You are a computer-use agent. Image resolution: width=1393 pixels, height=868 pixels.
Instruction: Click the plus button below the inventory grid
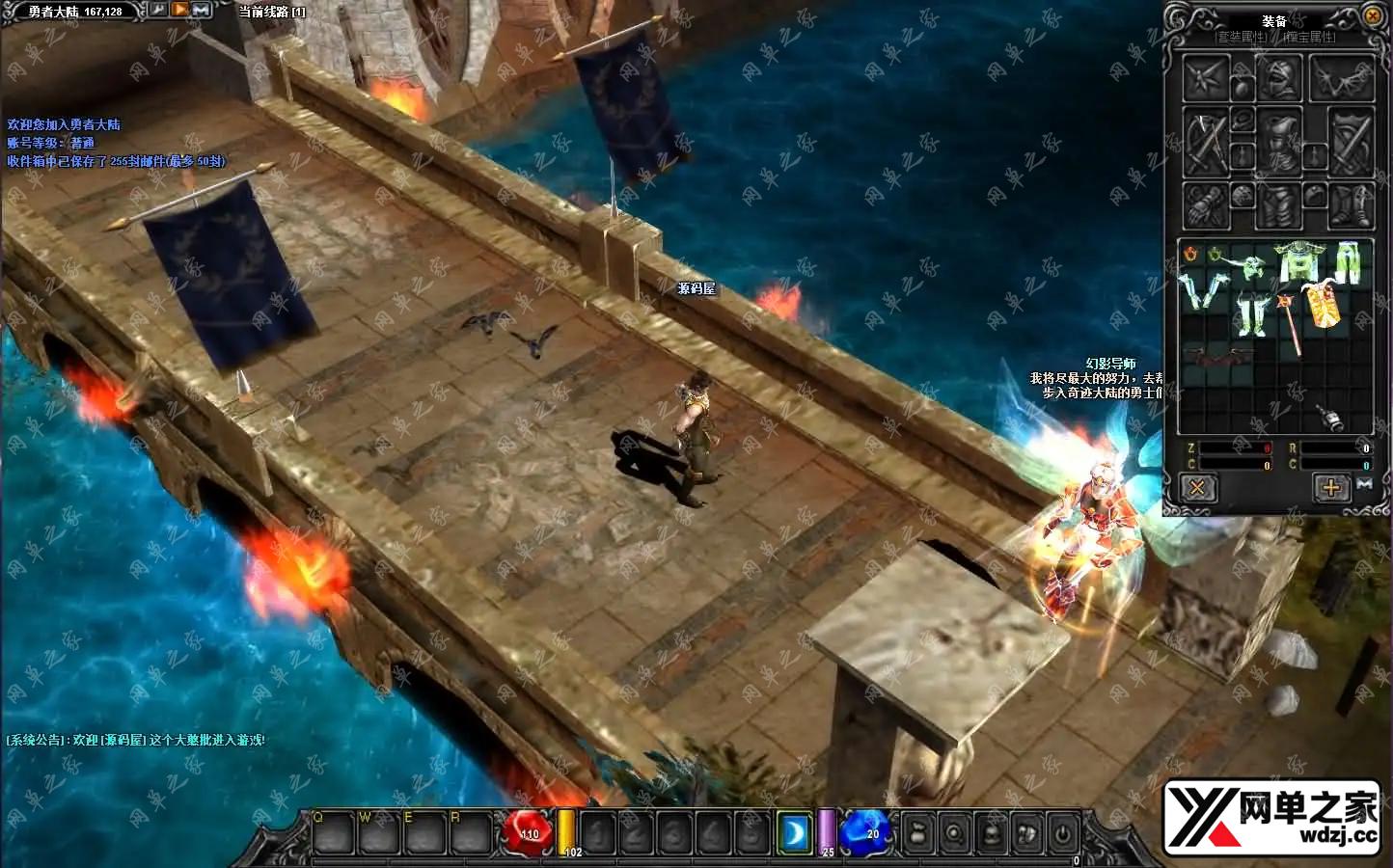pyautogui.click(x=1330, y=487)
